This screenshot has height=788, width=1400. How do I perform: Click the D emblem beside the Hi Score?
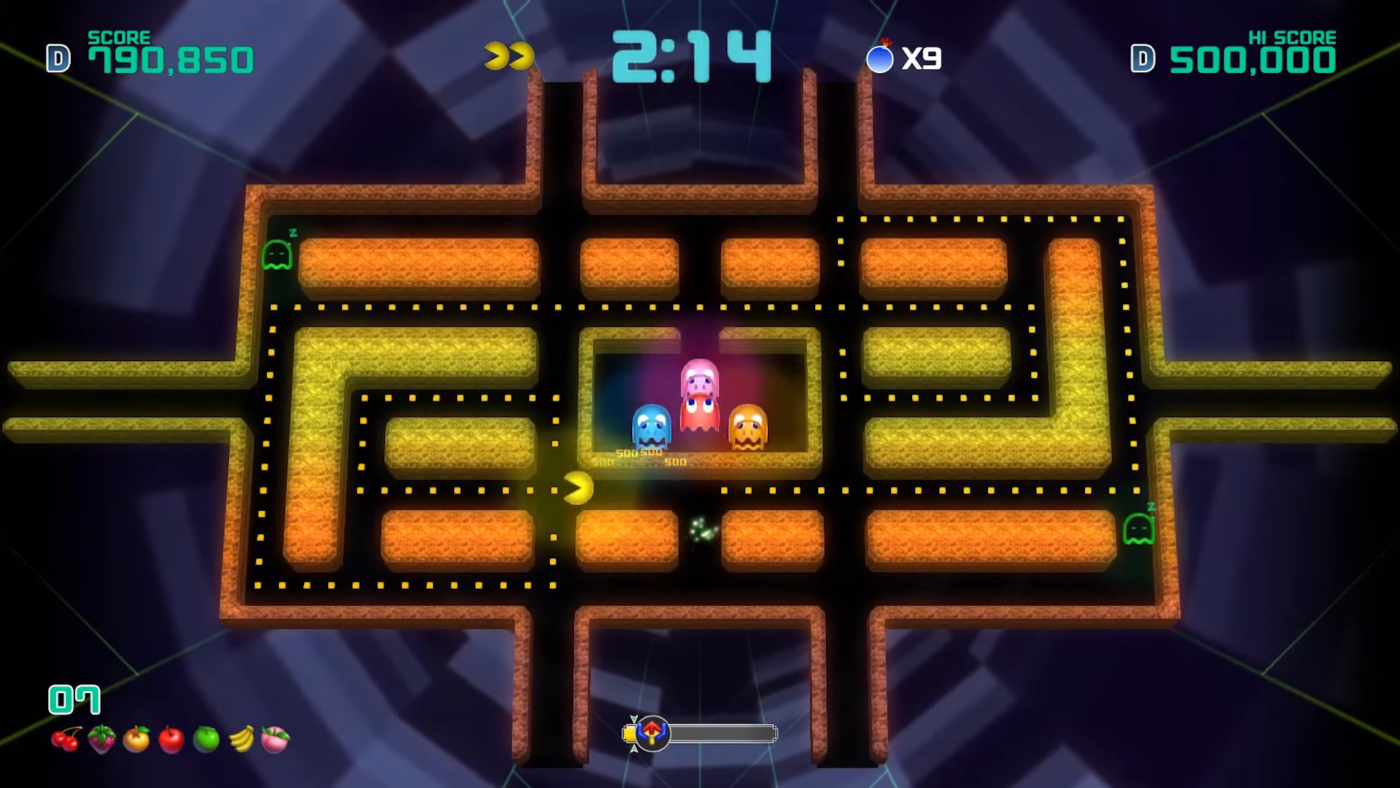coord(1142,58)
